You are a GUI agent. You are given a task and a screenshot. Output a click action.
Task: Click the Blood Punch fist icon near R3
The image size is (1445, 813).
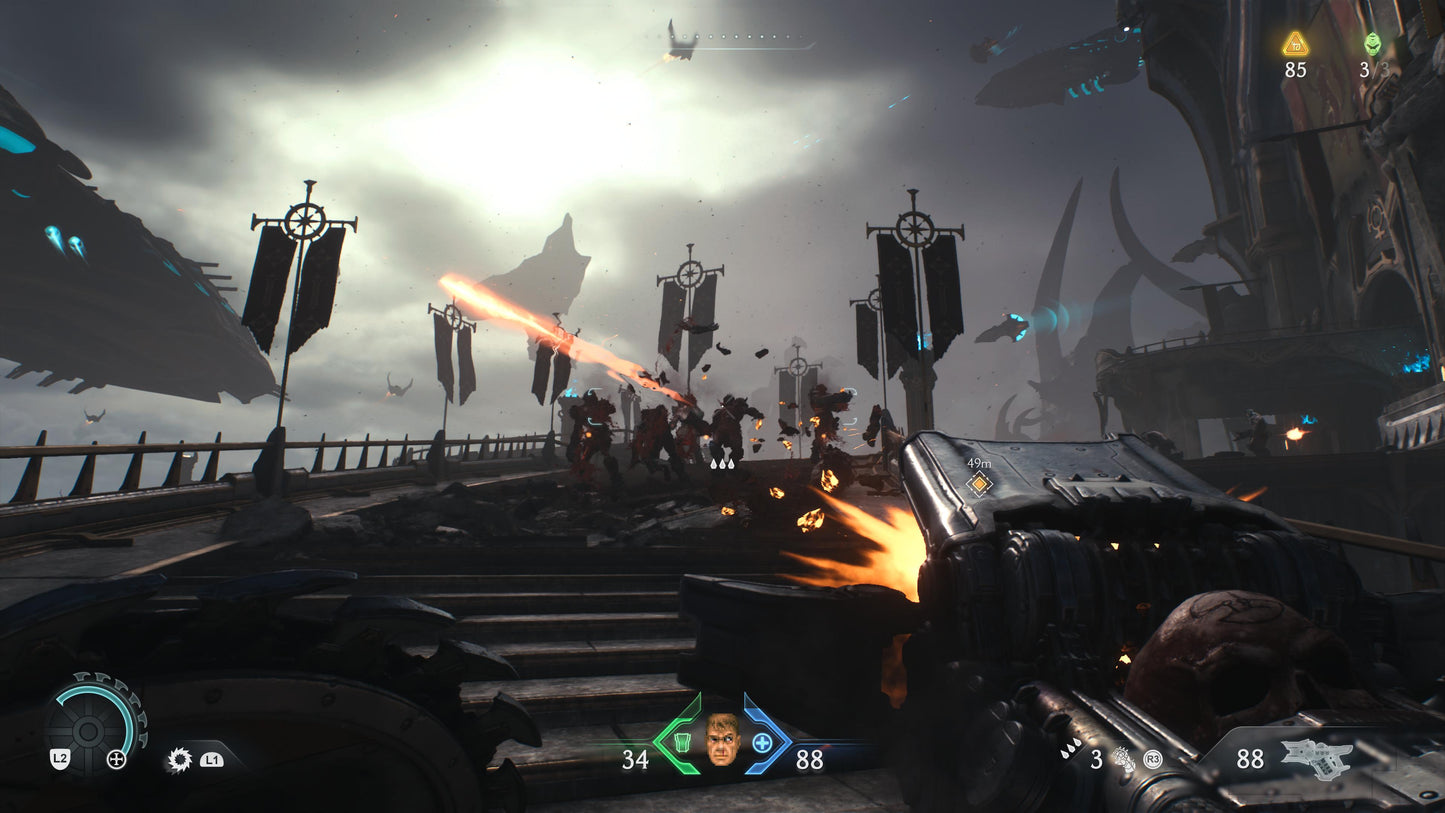(1123, 760)
